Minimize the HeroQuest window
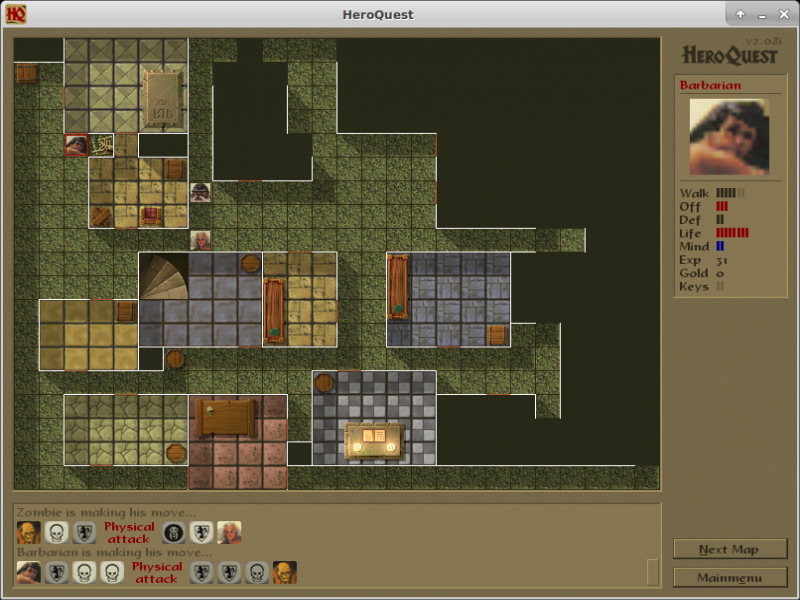This screenshot has width=800, height=600. (x=762, y=14)
